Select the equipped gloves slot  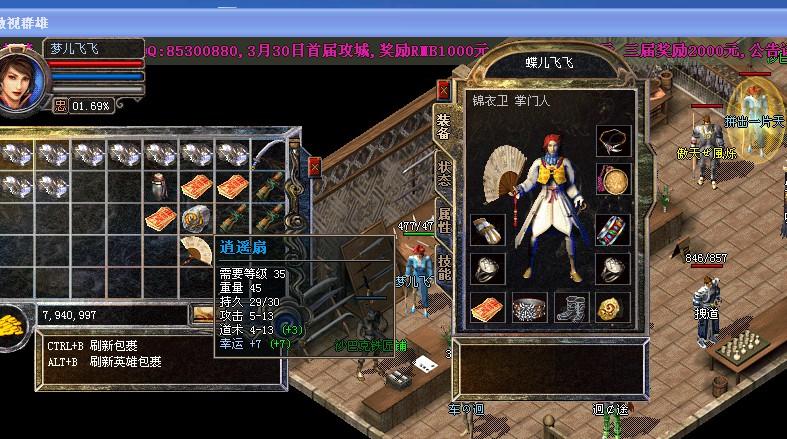tap(487, 229)
